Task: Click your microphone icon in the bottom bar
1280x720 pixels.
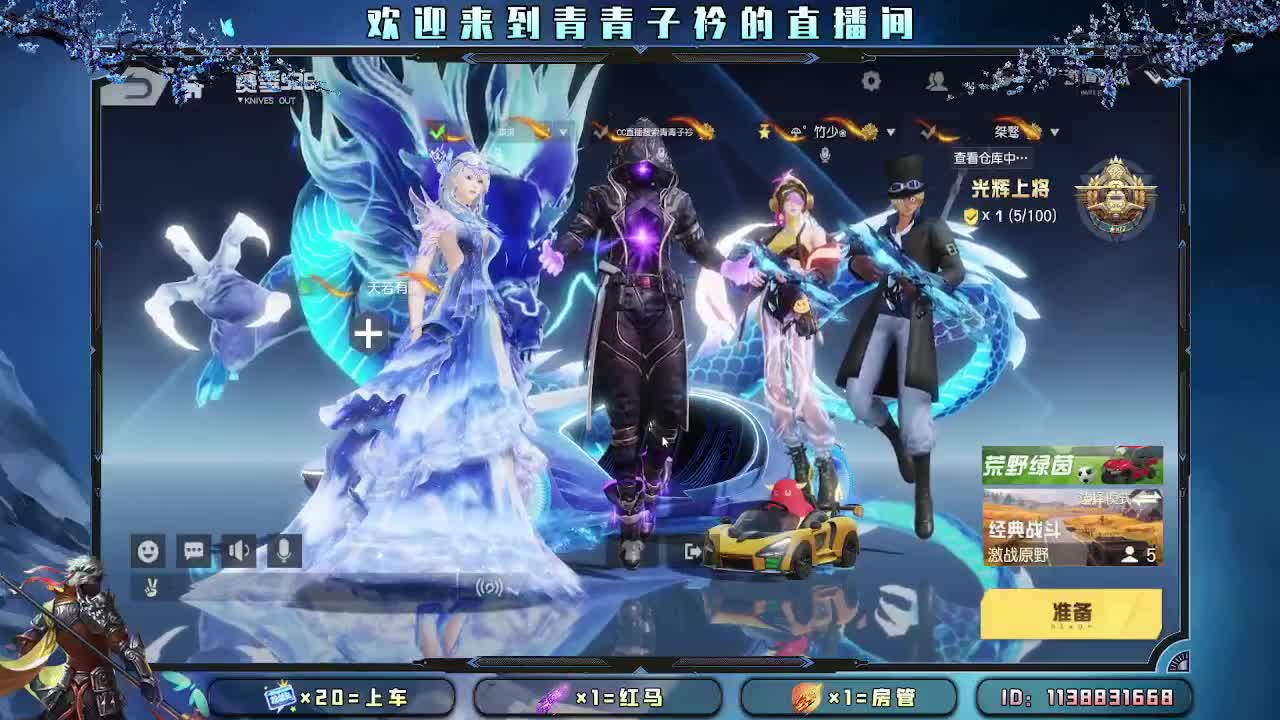Action: pyautogui.click(x=283, y=550)
